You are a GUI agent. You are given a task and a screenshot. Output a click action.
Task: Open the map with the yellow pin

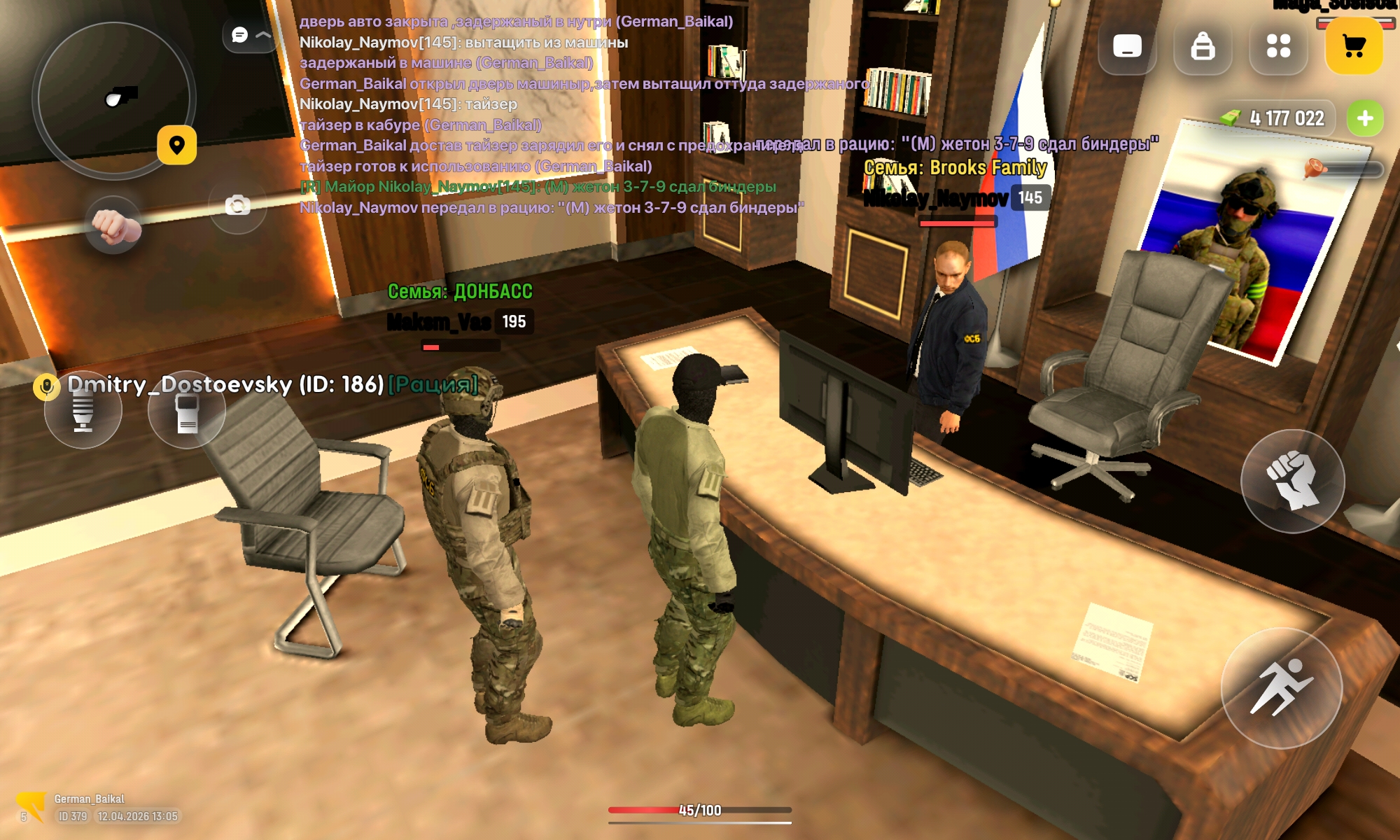(176, 145)
